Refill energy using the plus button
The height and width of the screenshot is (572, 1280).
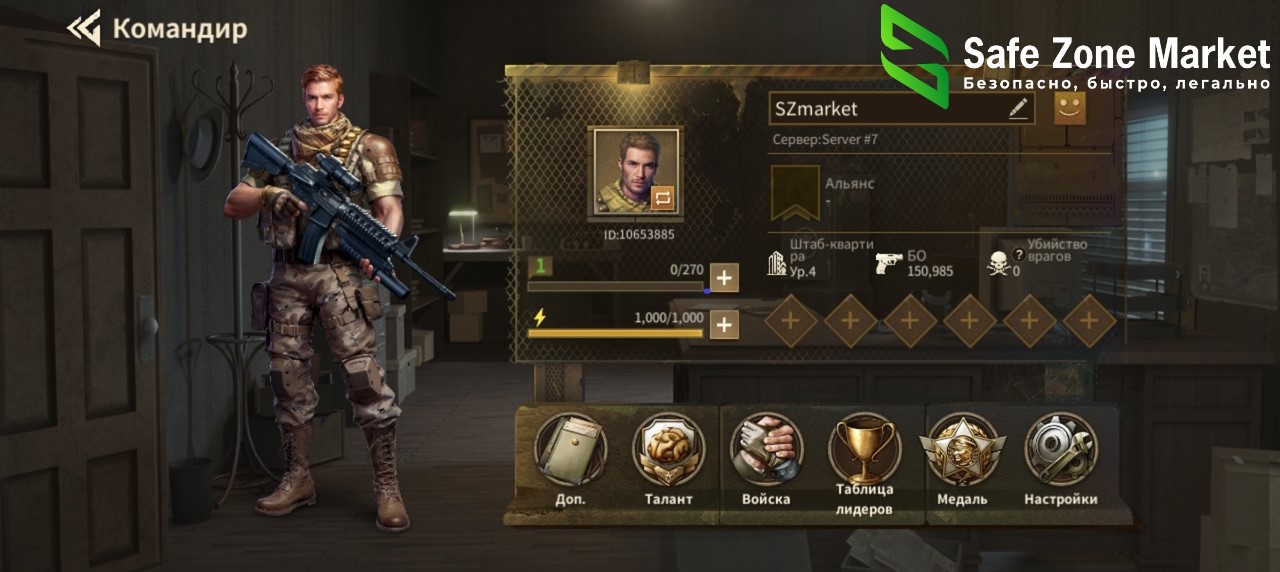pyautogui.click(x=724, y=324)
